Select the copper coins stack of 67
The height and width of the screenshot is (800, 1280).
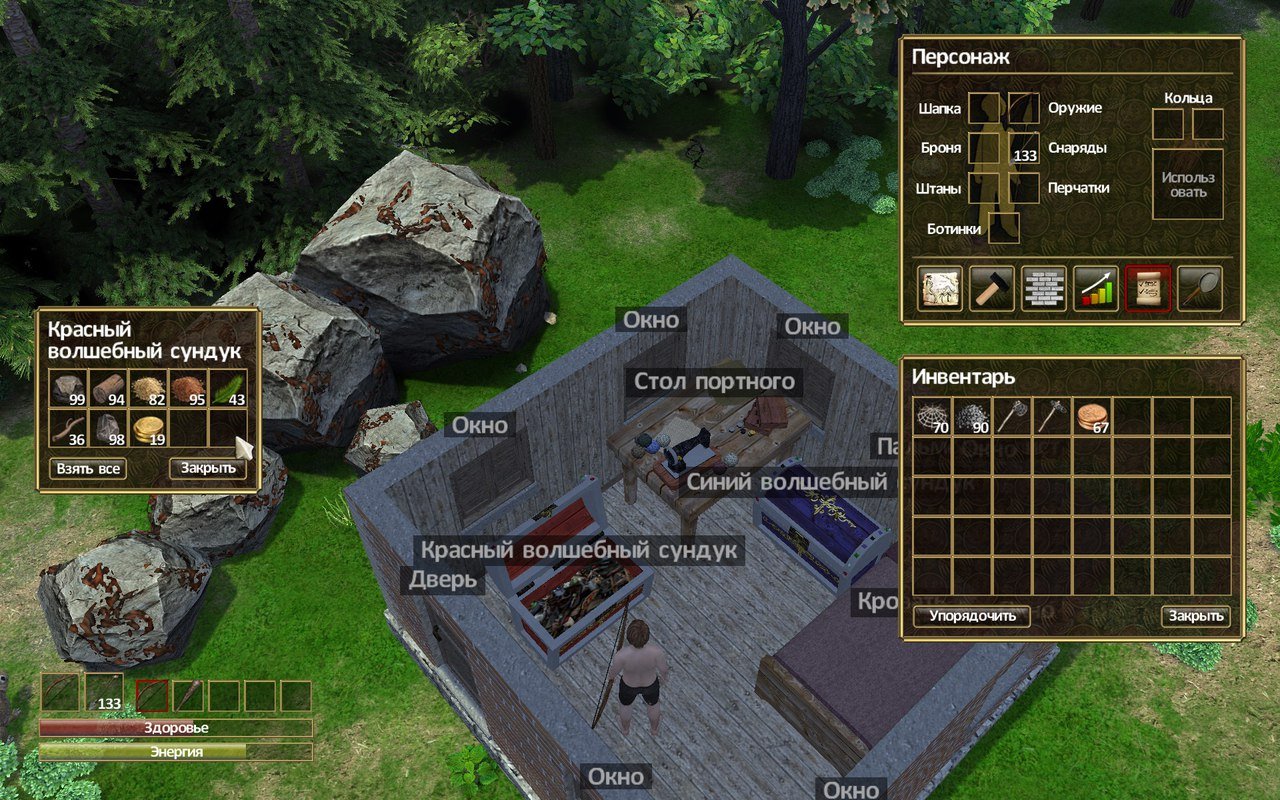[x=1092, y=417]
